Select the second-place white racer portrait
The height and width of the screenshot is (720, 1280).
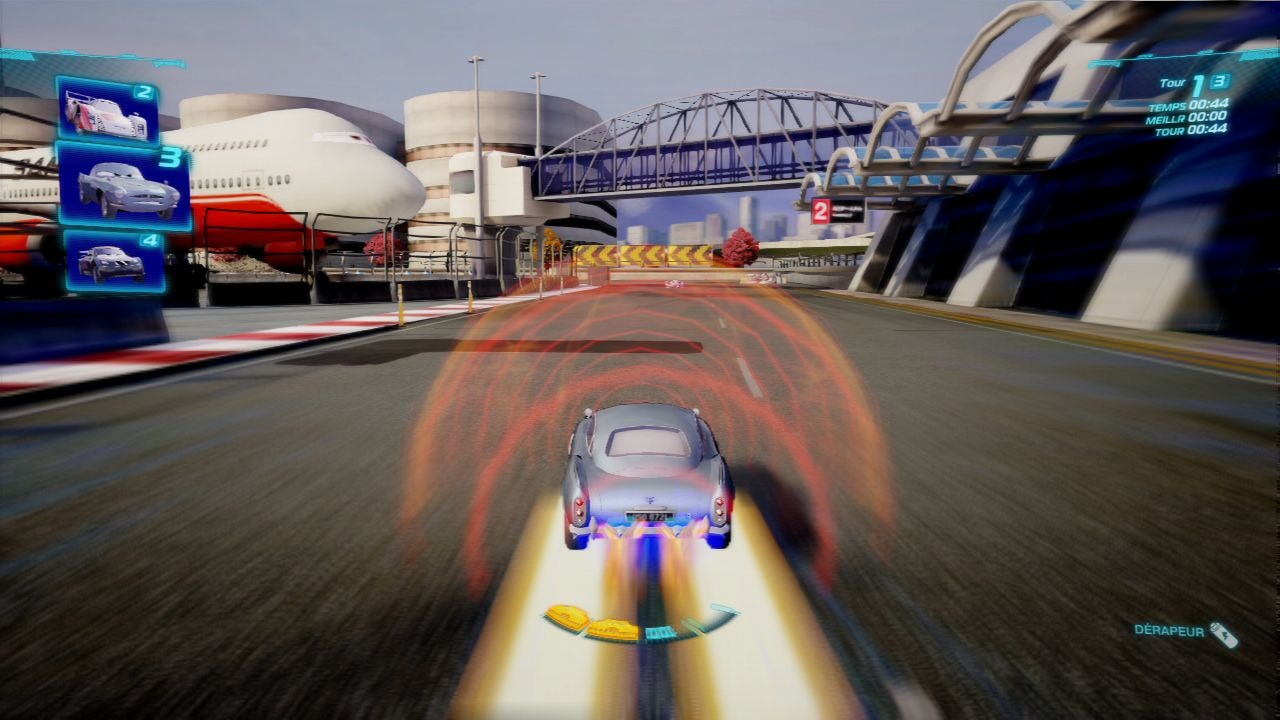[x=106, y=112]
